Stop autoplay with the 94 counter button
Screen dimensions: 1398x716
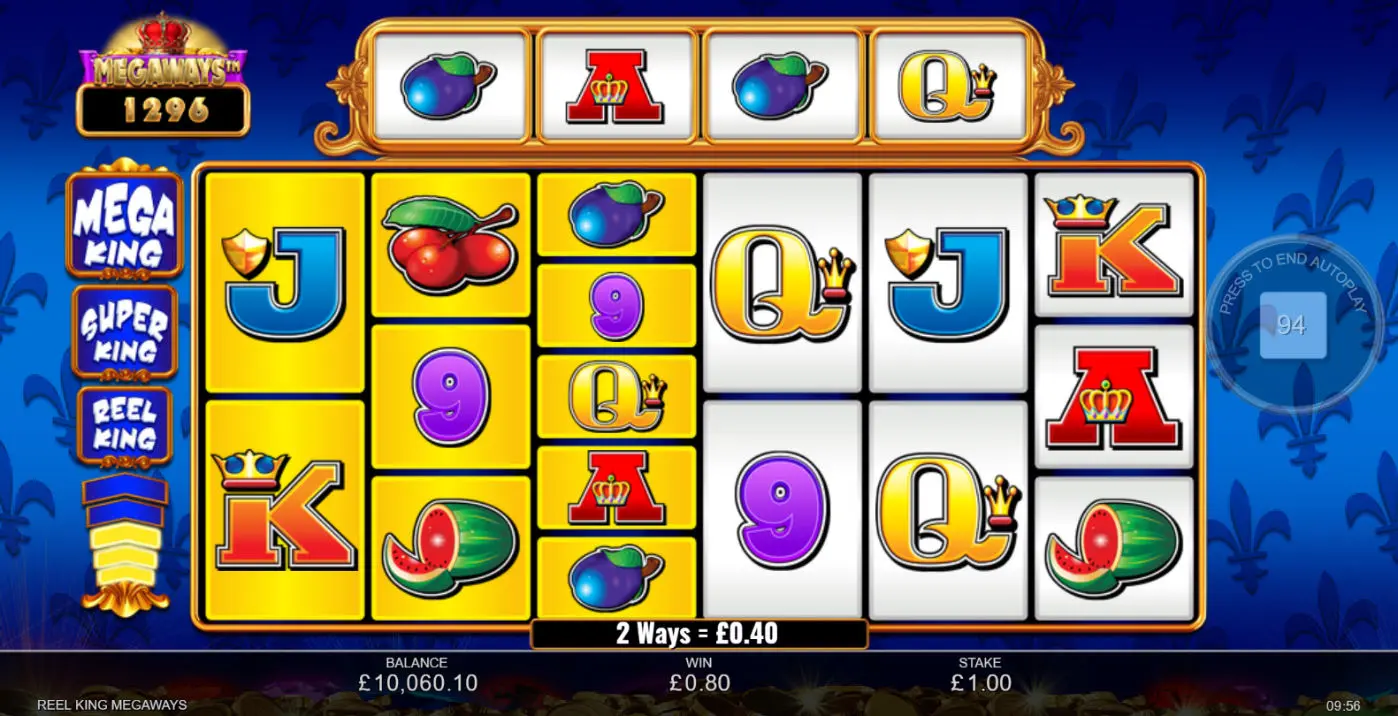(x=1292, y=325)
